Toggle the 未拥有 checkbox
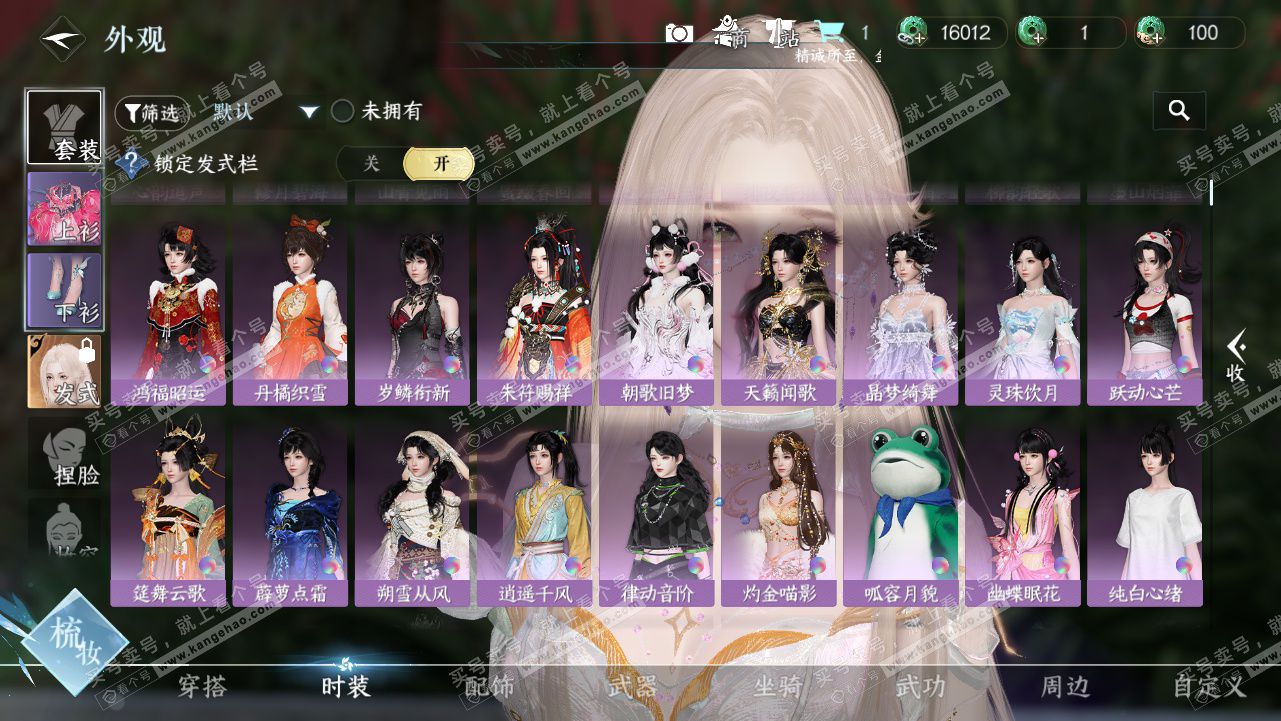 [x=343, y=111]
